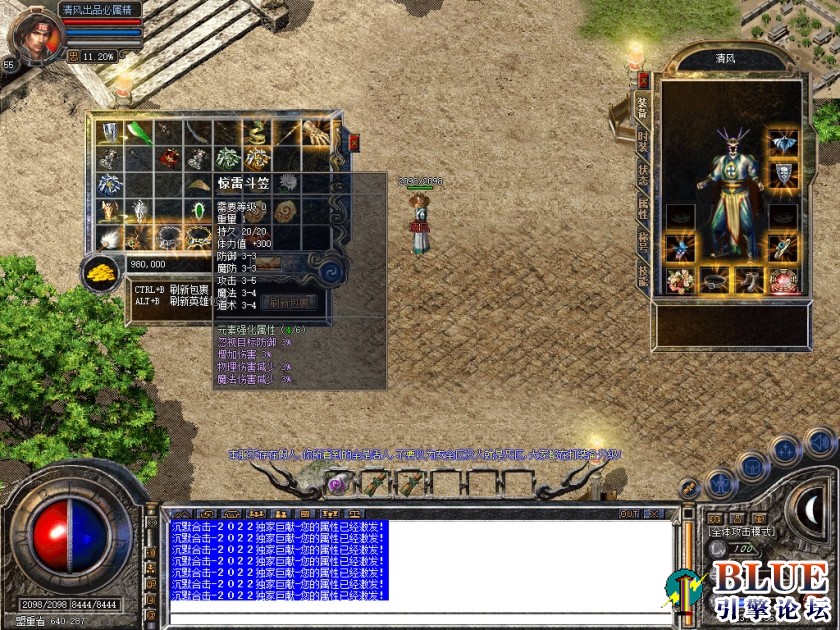Use the purple orb in quick slot
The height and width of the screenshot is (630, 840).
pyautogui.click(x=338, y=483)
